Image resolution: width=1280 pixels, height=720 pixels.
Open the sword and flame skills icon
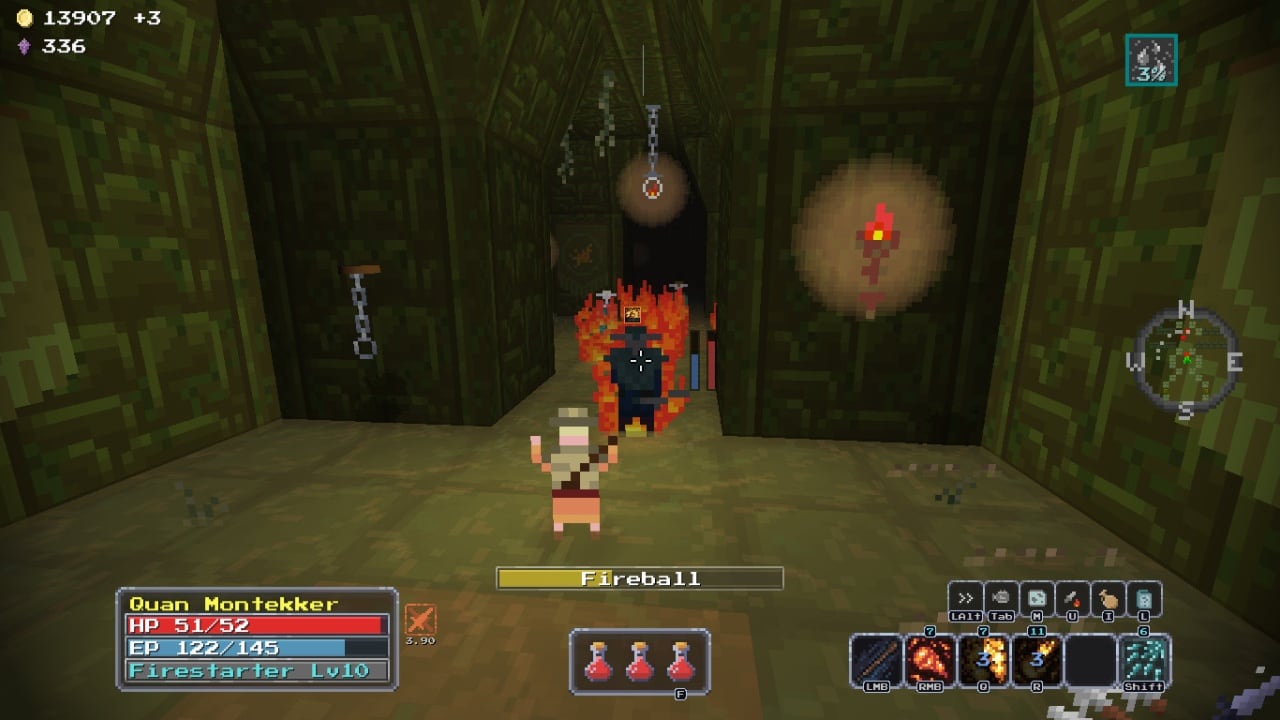point(1072,598)
